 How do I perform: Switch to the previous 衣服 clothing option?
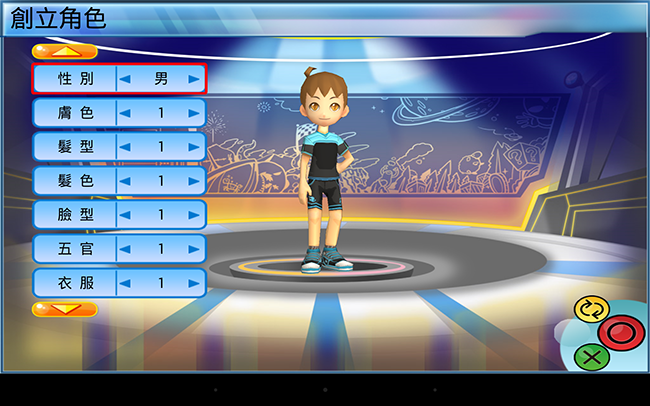click(x=126, y=283)
